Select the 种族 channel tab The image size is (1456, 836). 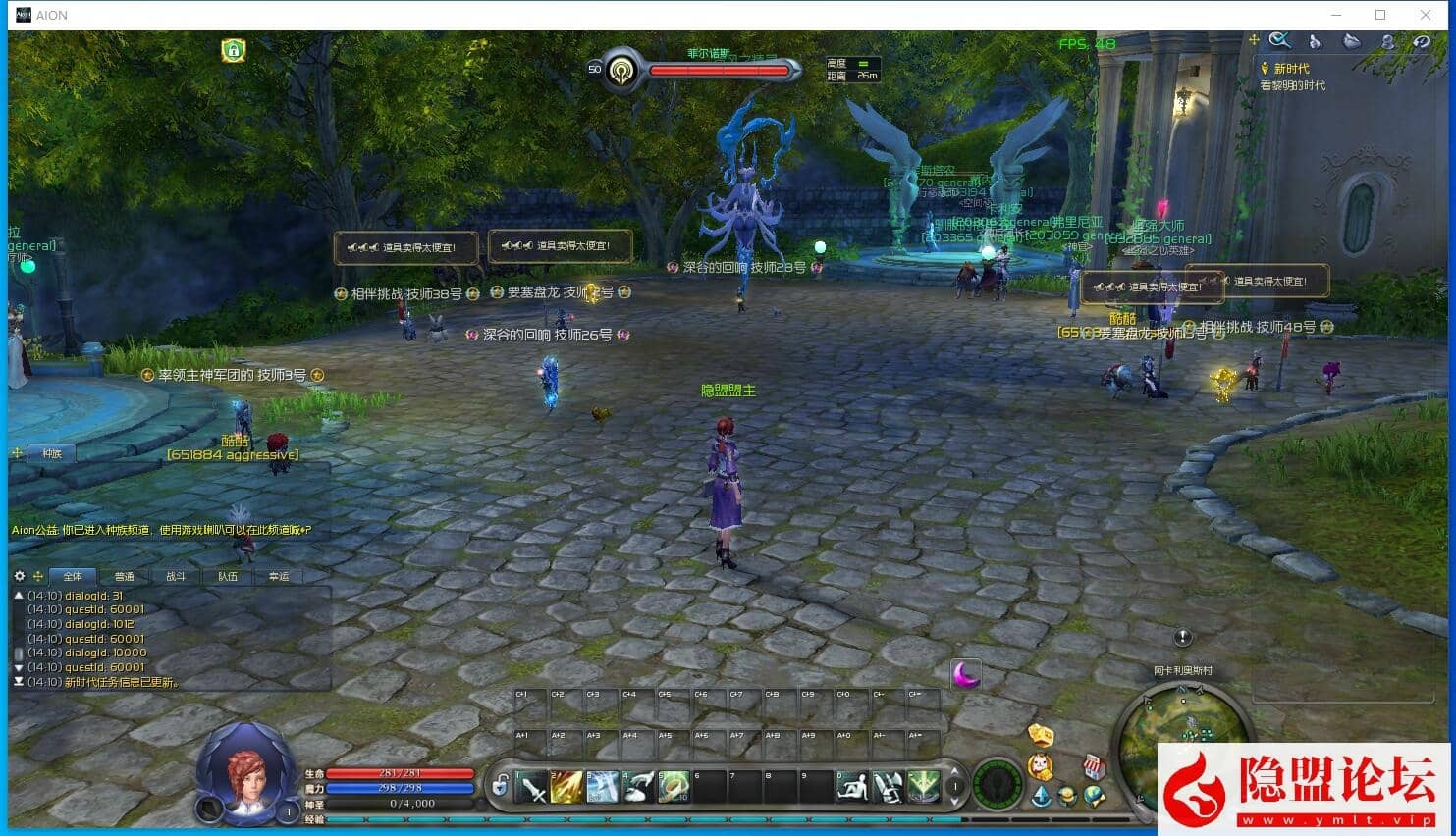point(52,454)
